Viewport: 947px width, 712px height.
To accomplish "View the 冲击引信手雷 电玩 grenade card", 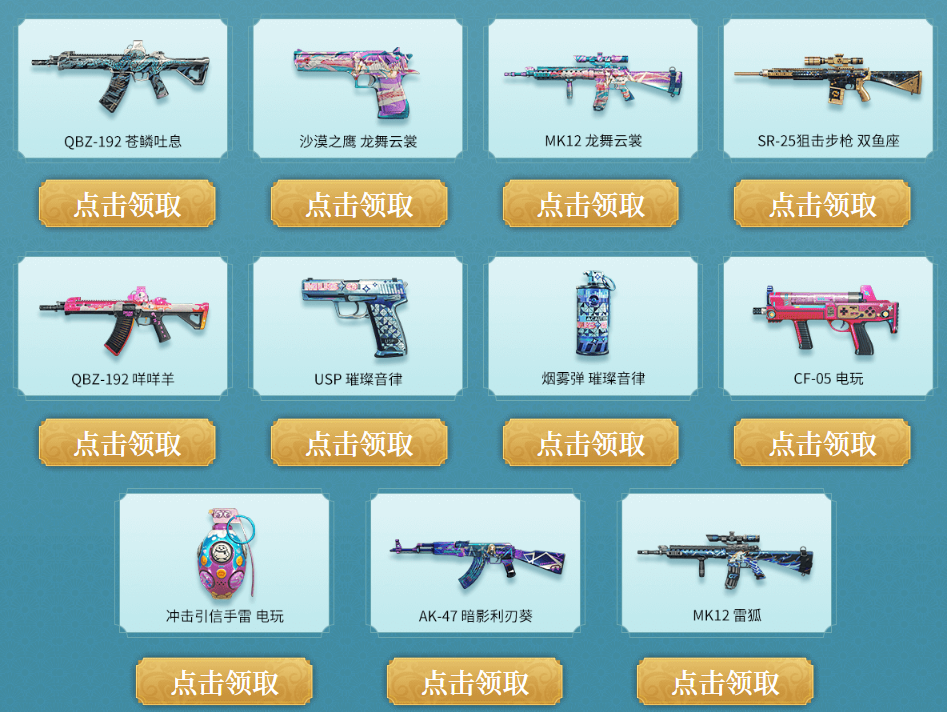I will click(x=224, y=562).
